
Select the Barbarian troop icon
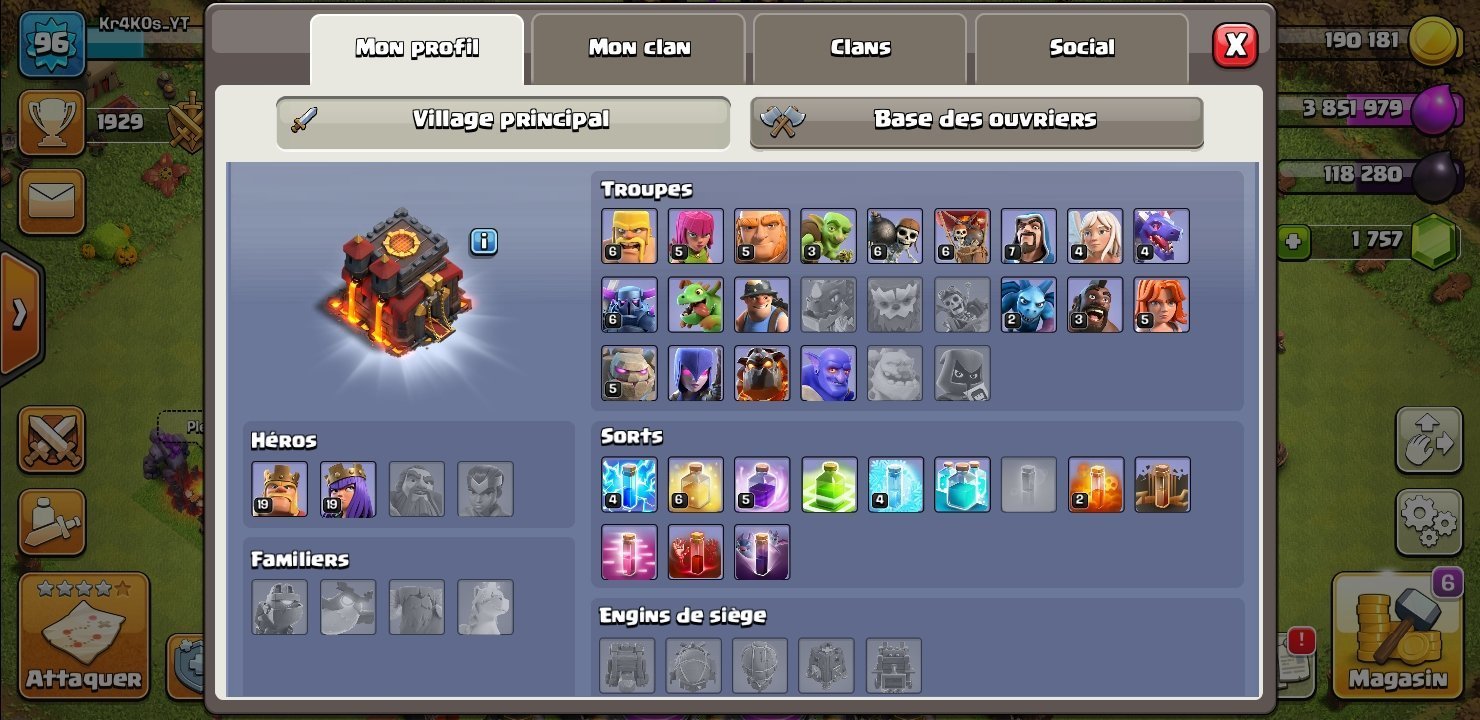(630, 236)
